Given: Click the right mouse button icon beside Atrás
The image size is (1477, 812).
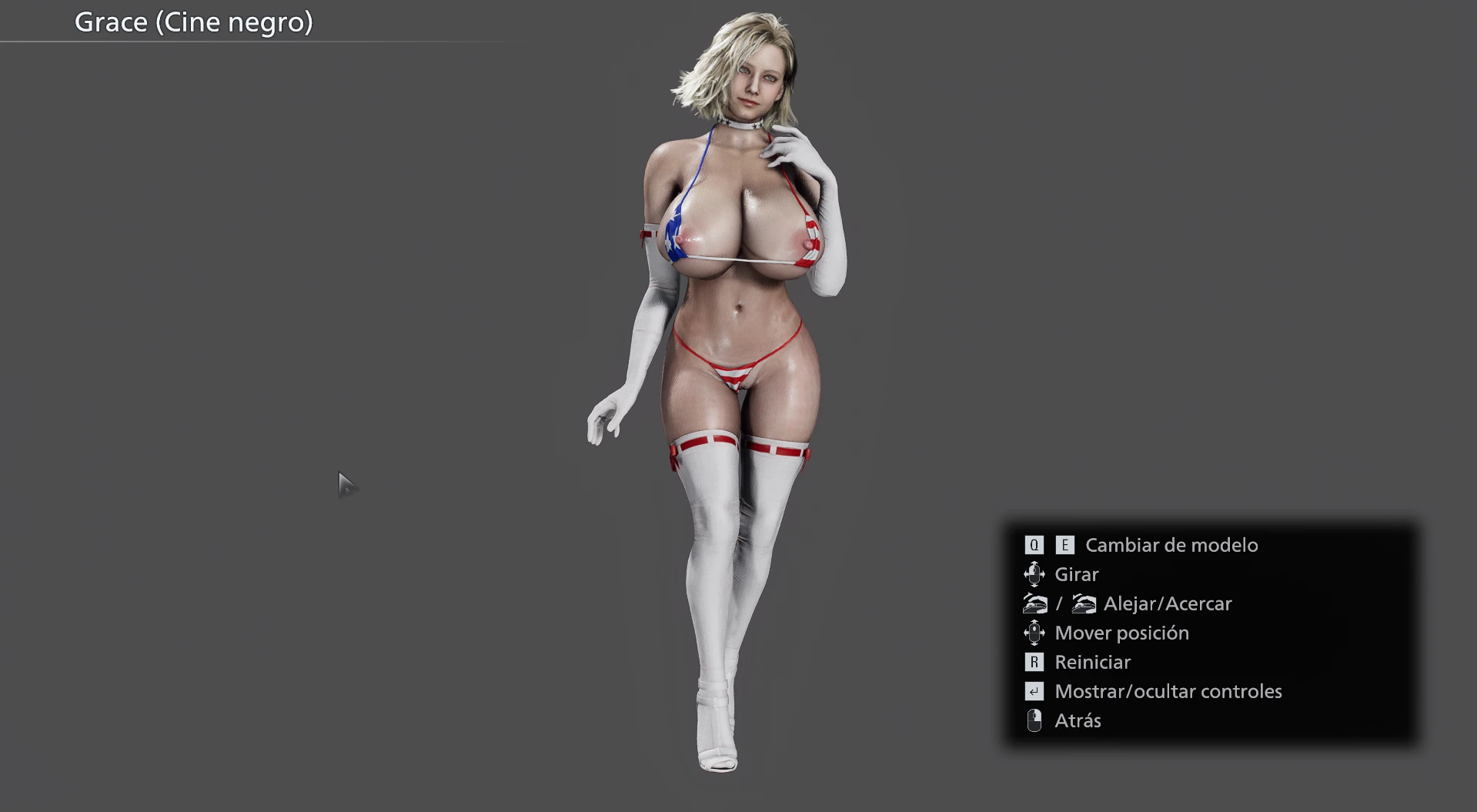Looking at the screenshot, I should click(1034, 720).
